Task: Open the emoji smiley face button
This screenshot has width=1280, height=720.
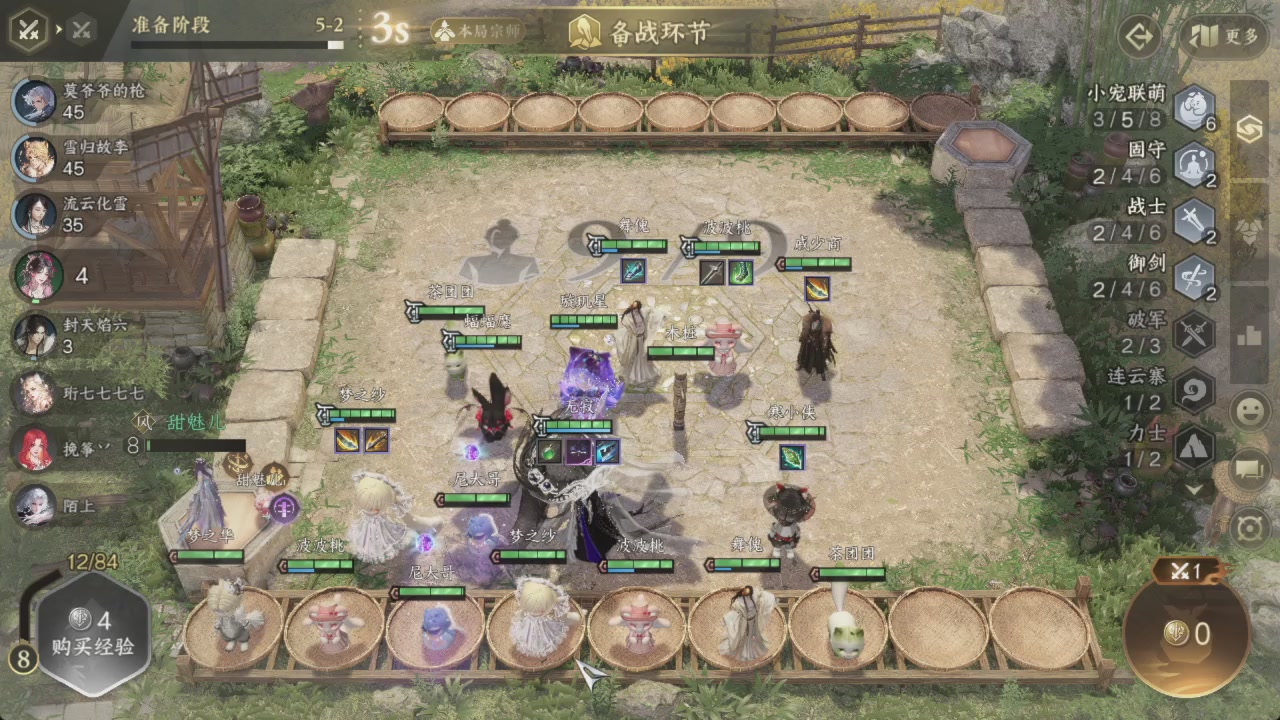Action: 1250,411
